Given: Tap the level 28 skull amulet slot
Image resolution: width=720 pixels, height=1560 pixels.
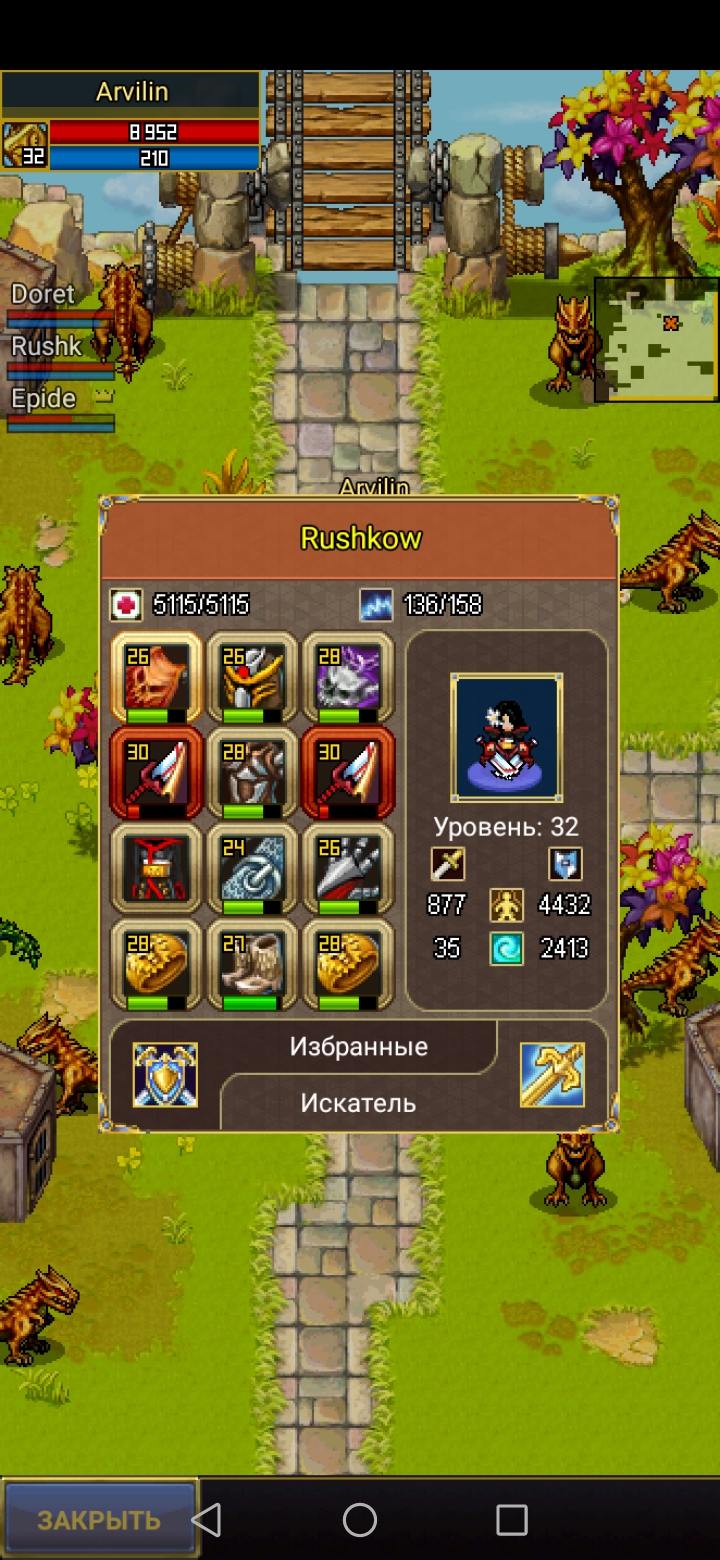Looking at the screenshot, I should click(347, 677).
